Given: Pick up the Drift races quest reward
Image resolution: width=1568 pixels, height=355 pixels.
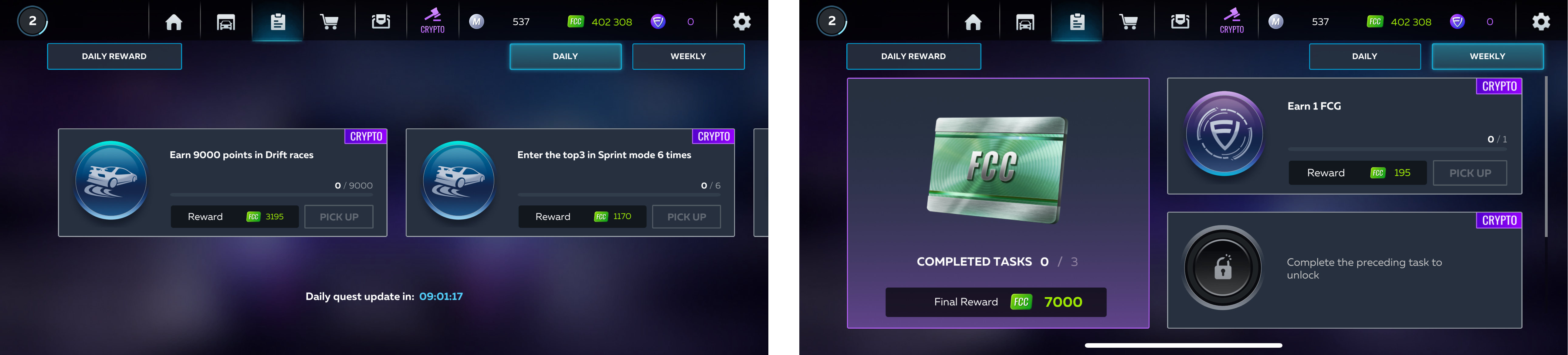Looking at the screenshot, I should point(338,217).
